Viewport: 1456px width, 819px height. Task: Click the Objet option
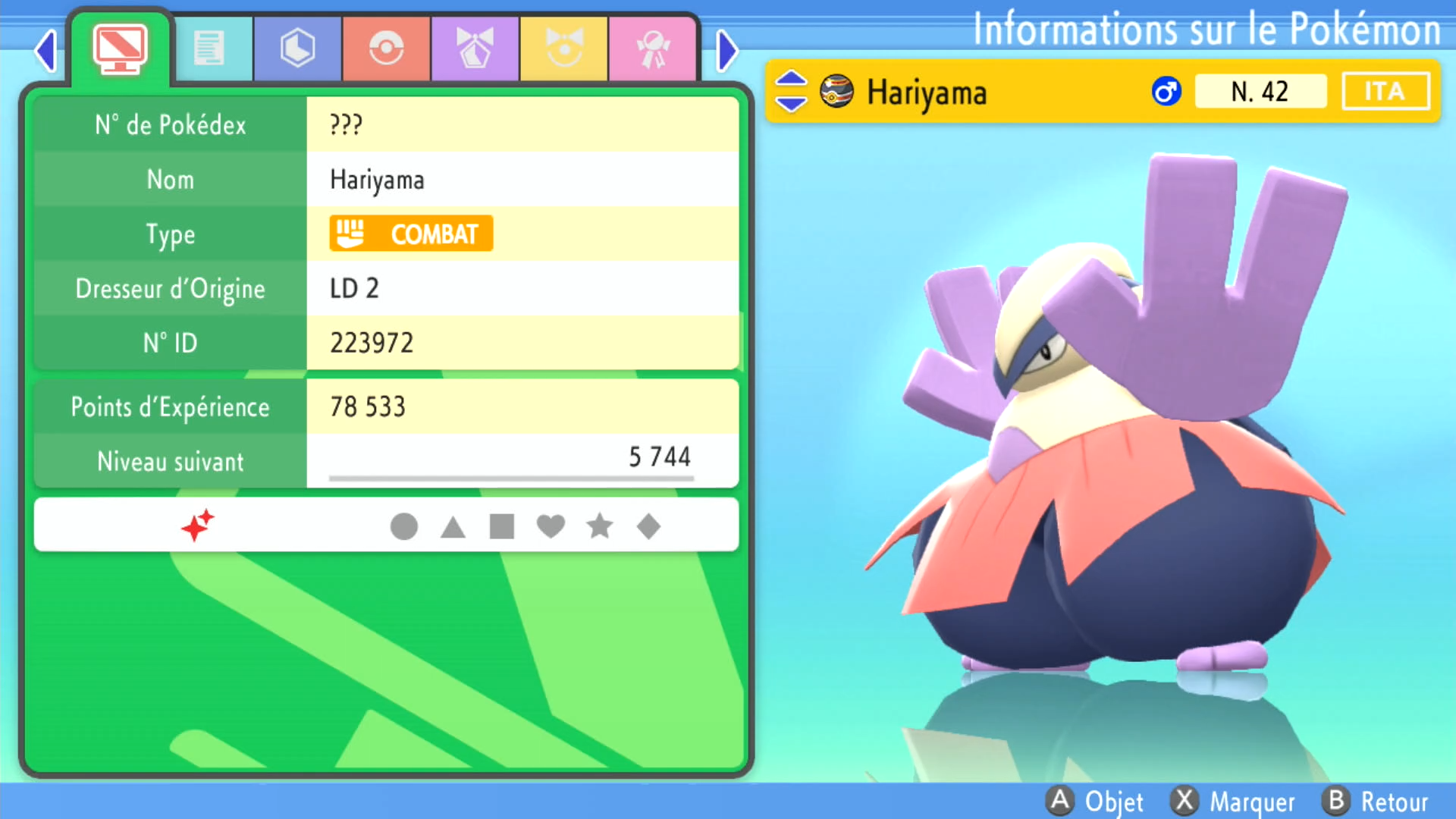coord(1095,802)
